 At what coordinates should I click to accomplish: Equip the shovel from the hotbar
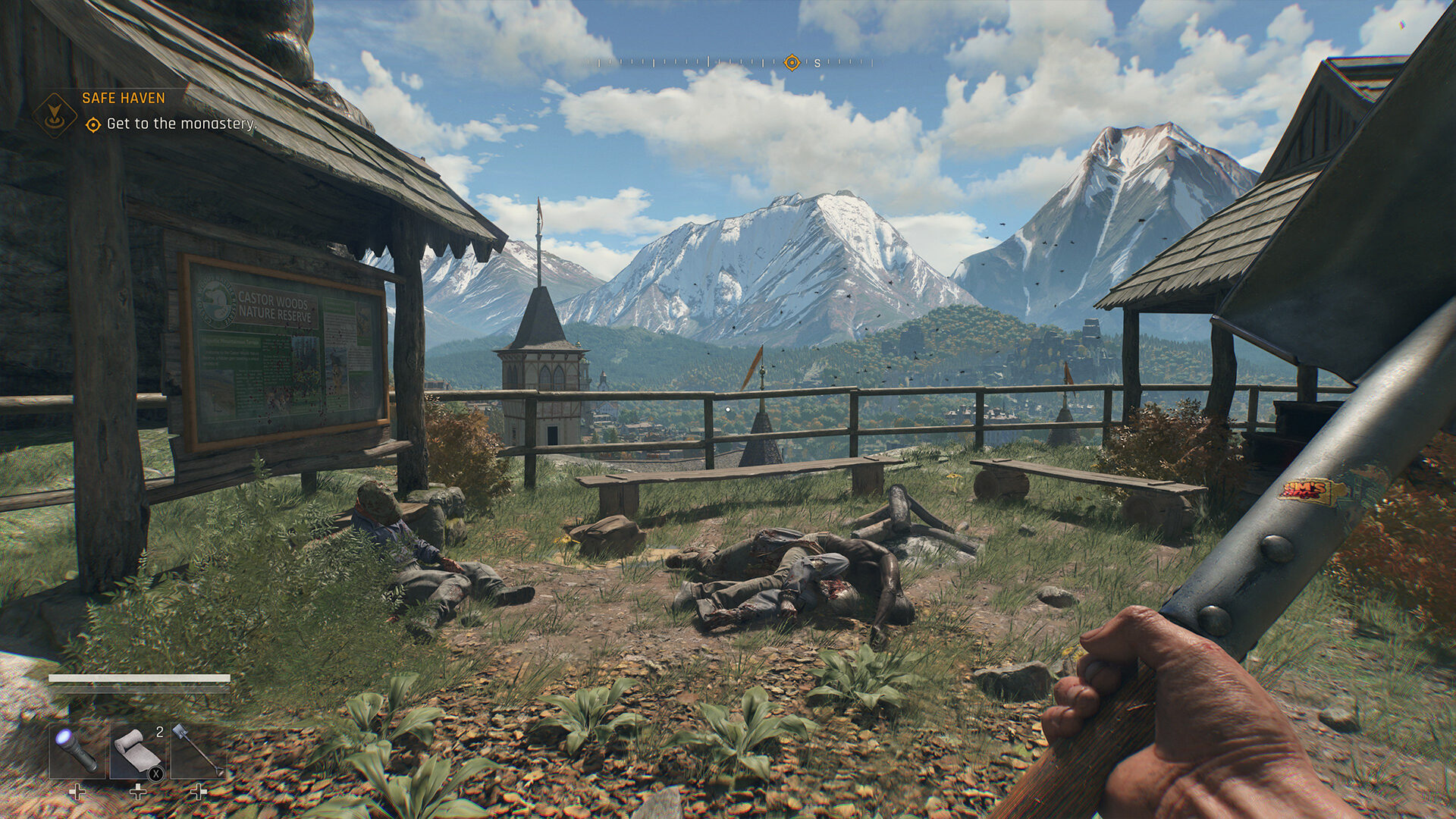[x=198, y=750]
